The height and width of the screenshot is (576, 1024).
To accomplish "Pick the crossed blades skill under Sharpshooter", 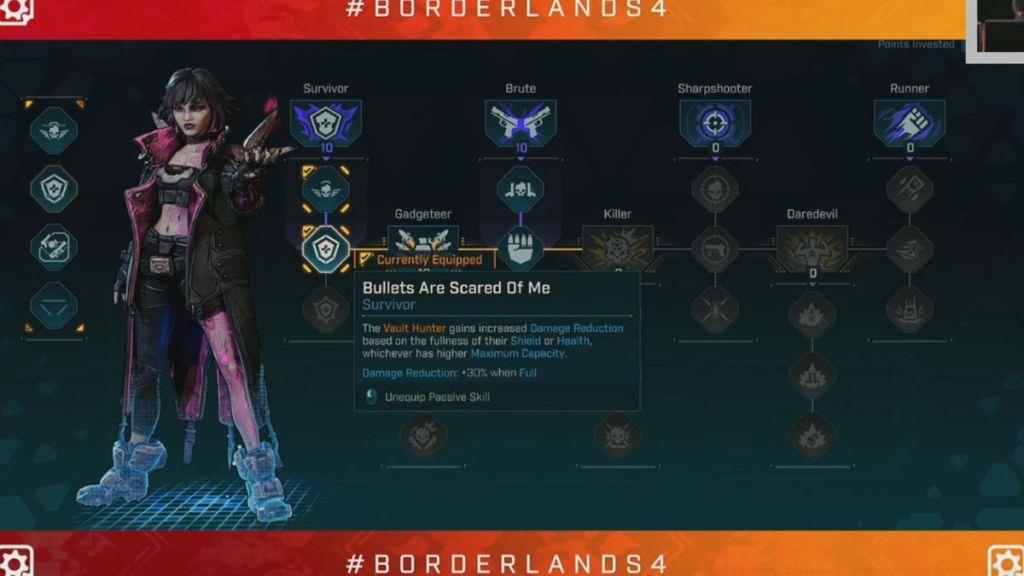I will (x=714, y=309).
